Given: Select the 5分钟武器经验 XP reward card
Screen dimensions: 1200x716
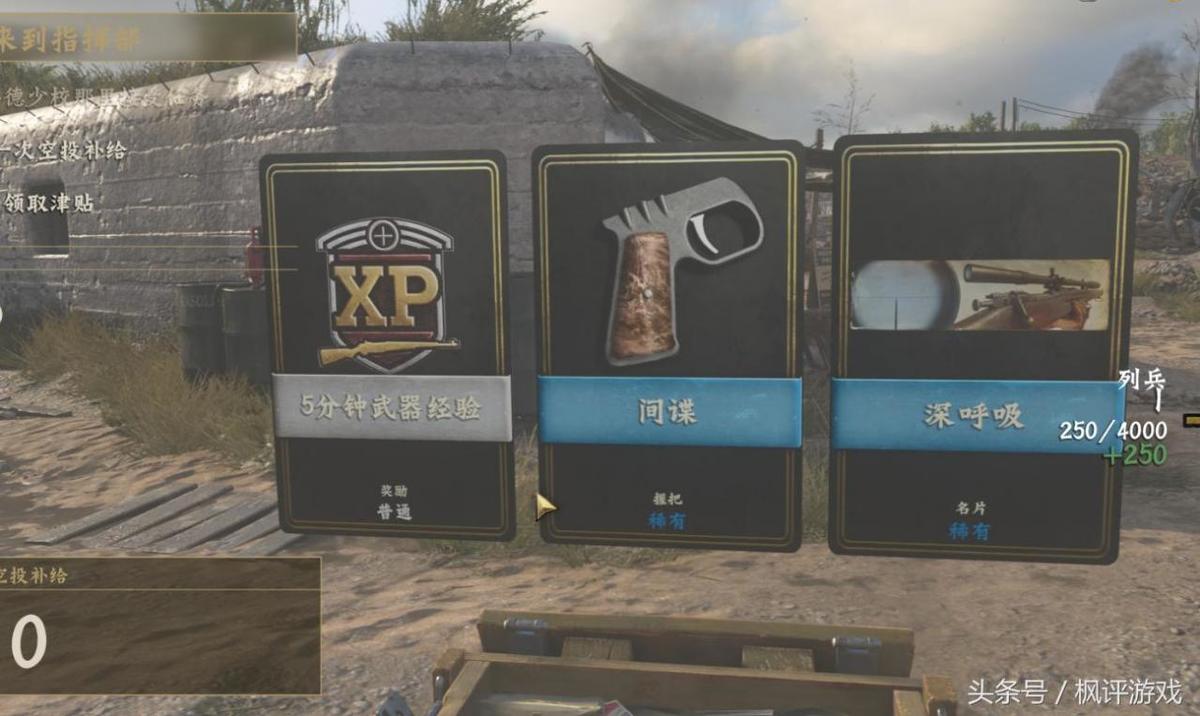Looking at the screenshot, I should tap(387, 345).
